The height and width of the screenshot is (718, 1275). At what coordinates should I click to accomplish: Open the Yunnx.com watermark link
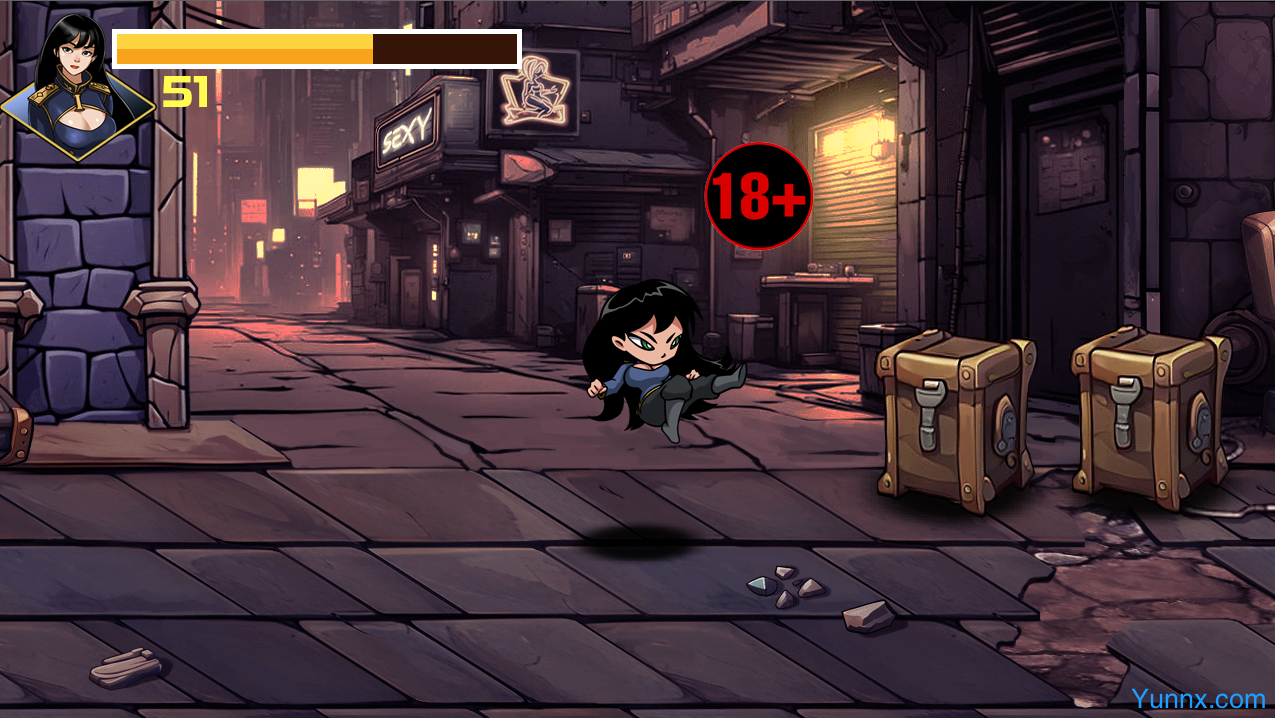coord(1198,698)
